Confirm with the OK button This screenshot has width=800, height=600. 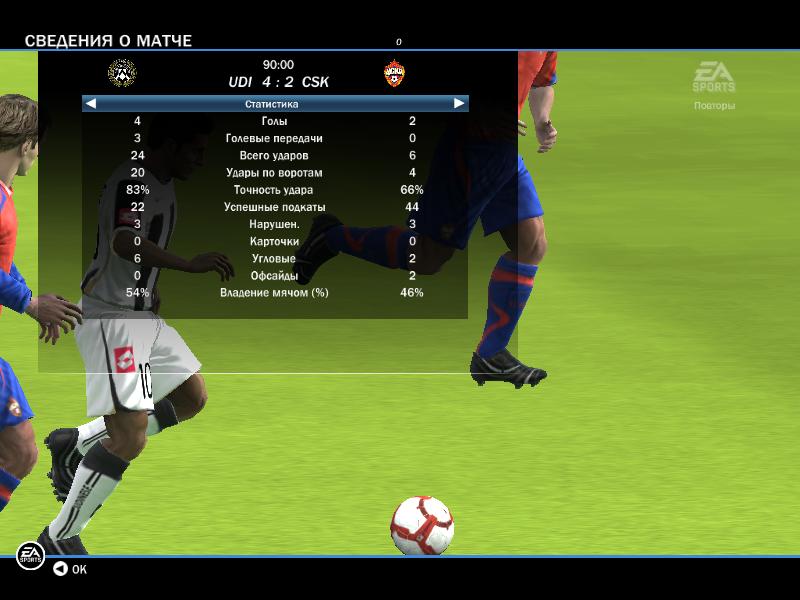70,569
